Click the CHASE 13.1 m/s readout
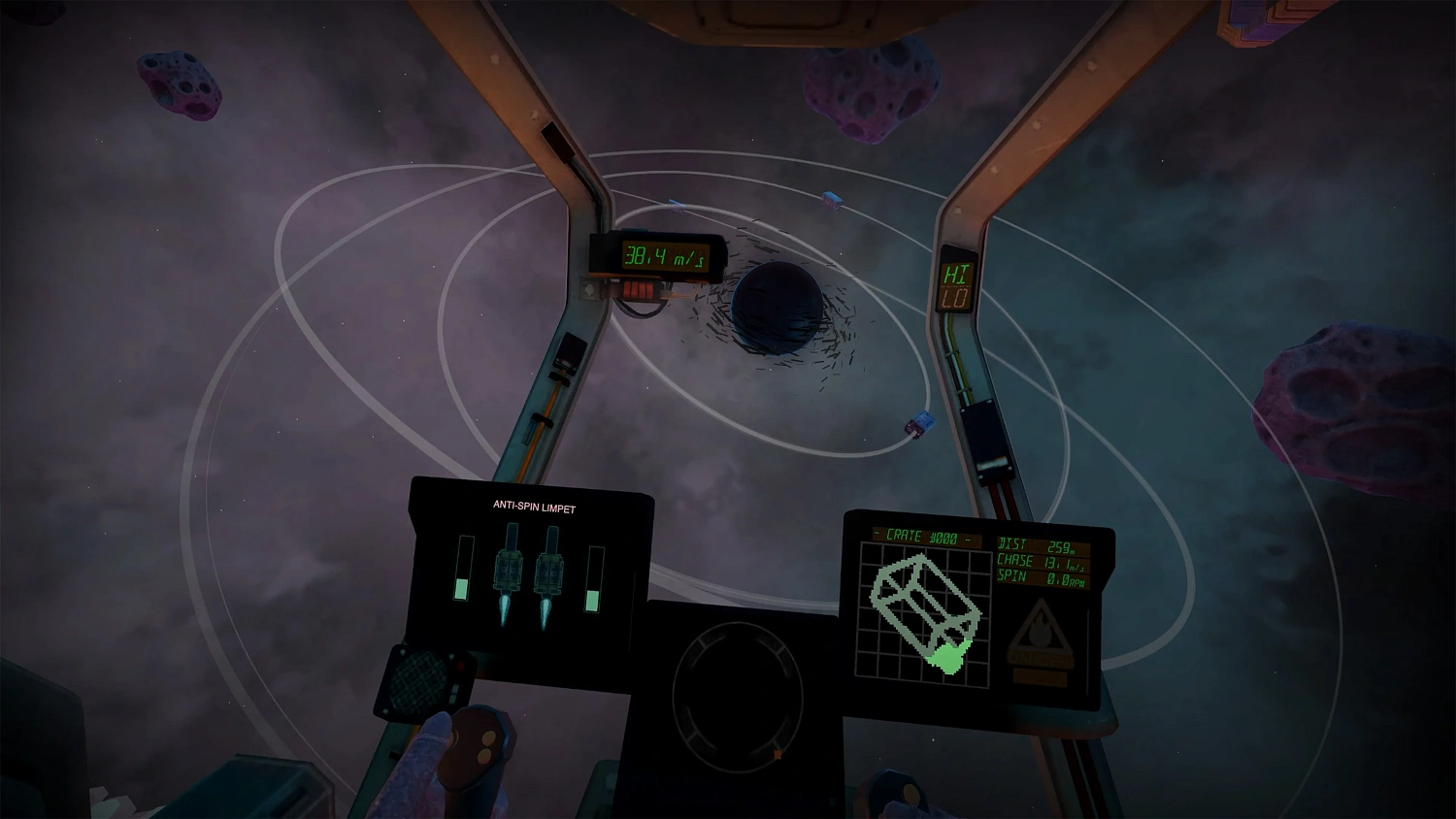 [x=1041, y=561]
